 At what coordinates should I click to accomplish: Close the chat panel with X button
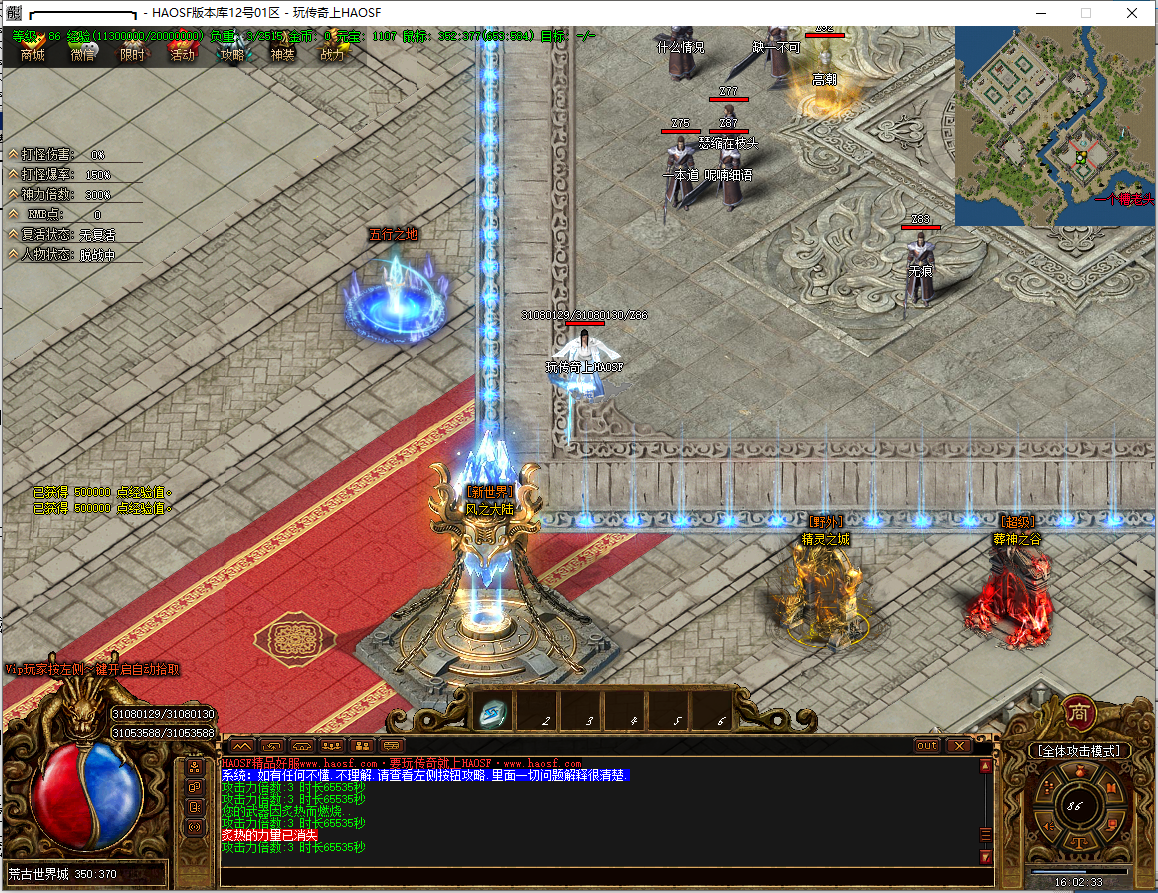pyautogui.click(x=958, y=746)
